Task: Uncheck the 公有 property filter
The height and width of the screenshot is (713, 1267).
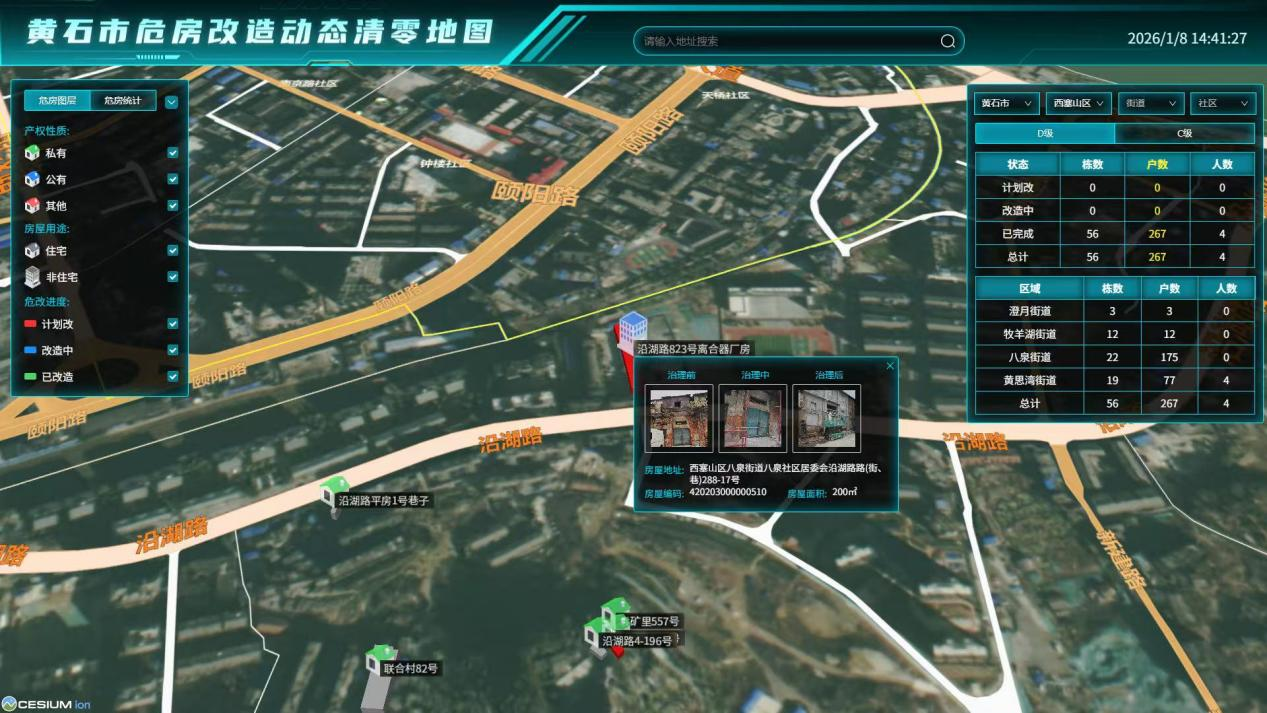Action: (x=173, y=179)
